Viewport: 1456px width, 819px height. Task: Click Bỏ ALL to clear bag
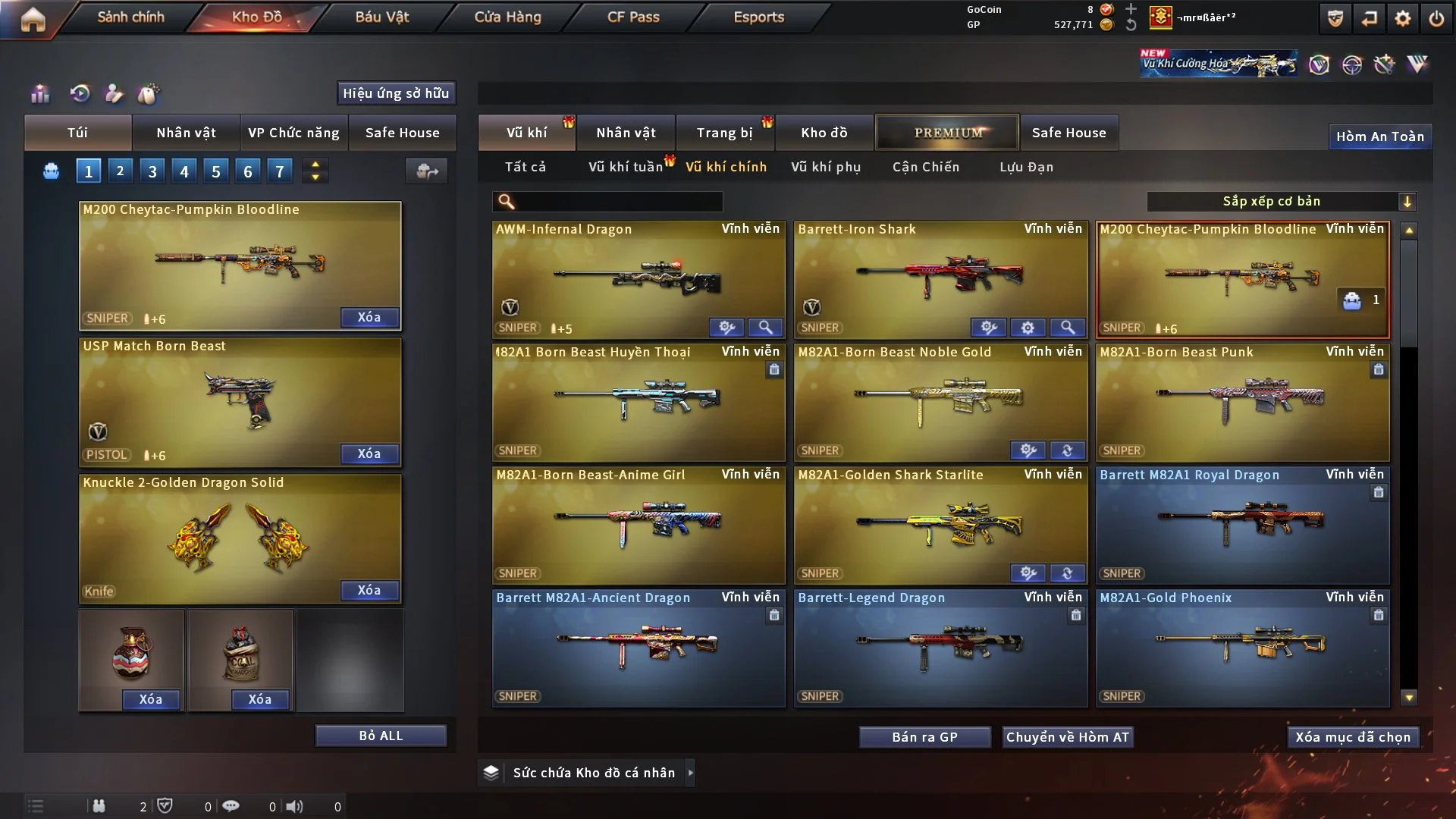381,736
